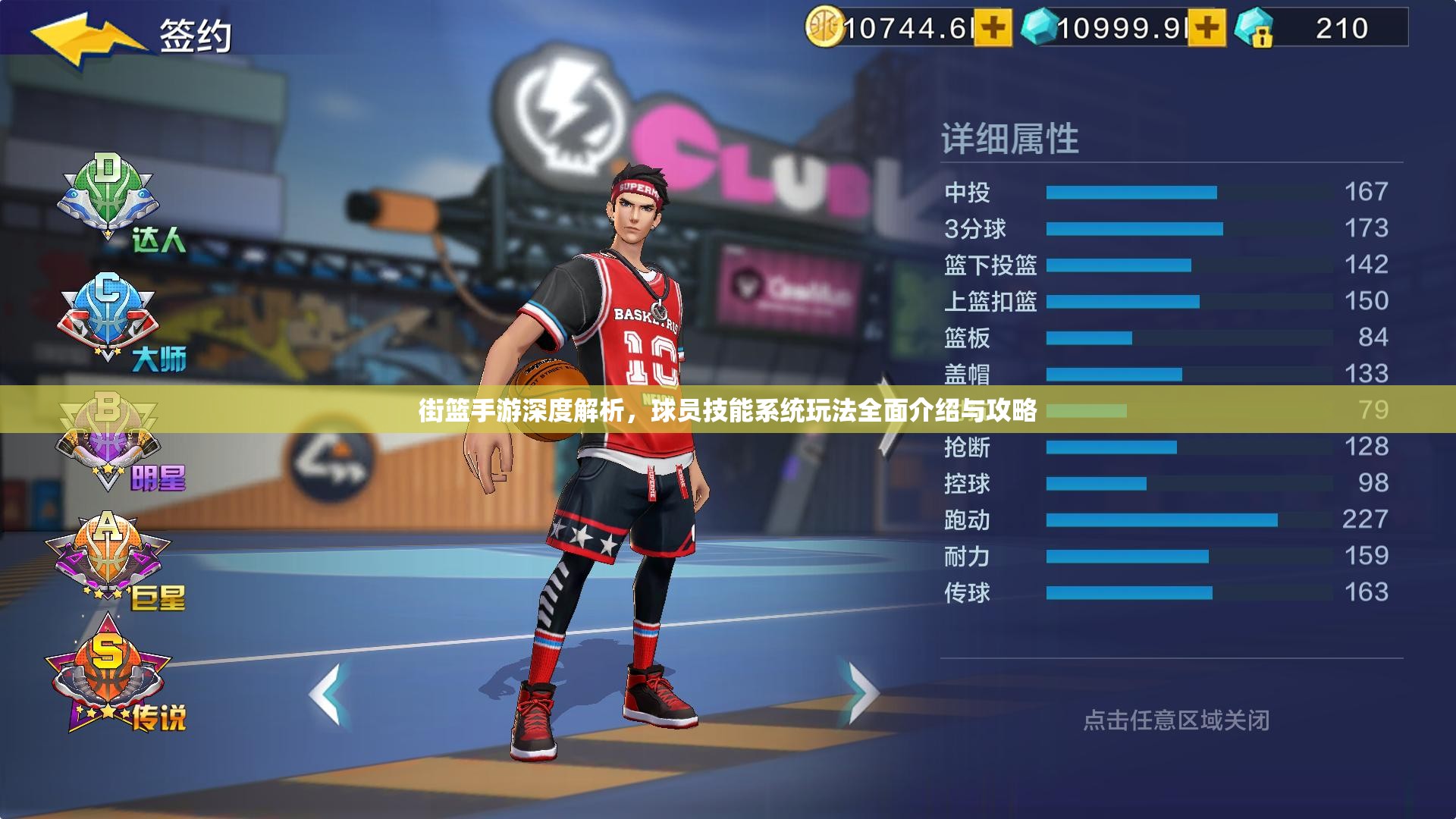Click the locked diamond currency icon
The width and height of the screenshot is (1456, 819).
(x=1254, y=29)
